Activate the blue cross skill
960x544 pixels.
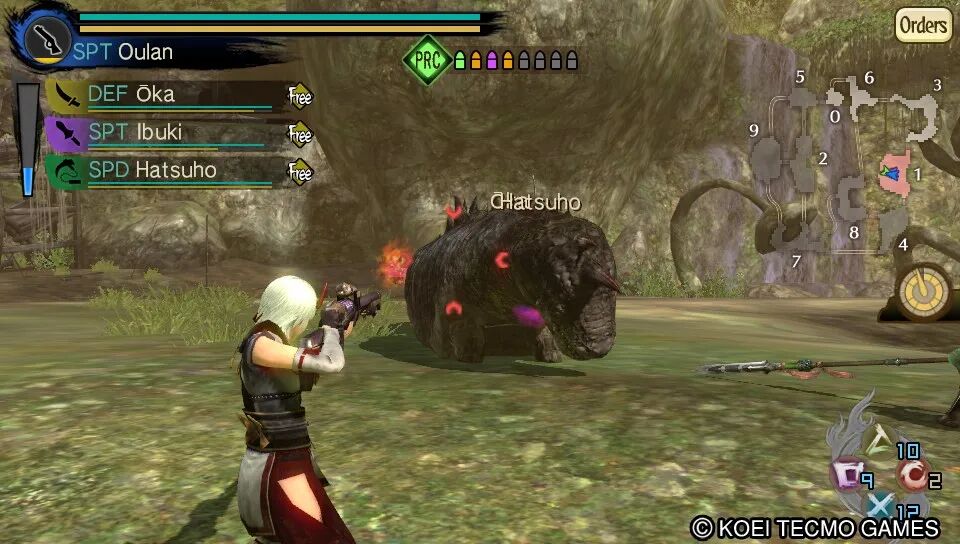coord(878,507)
